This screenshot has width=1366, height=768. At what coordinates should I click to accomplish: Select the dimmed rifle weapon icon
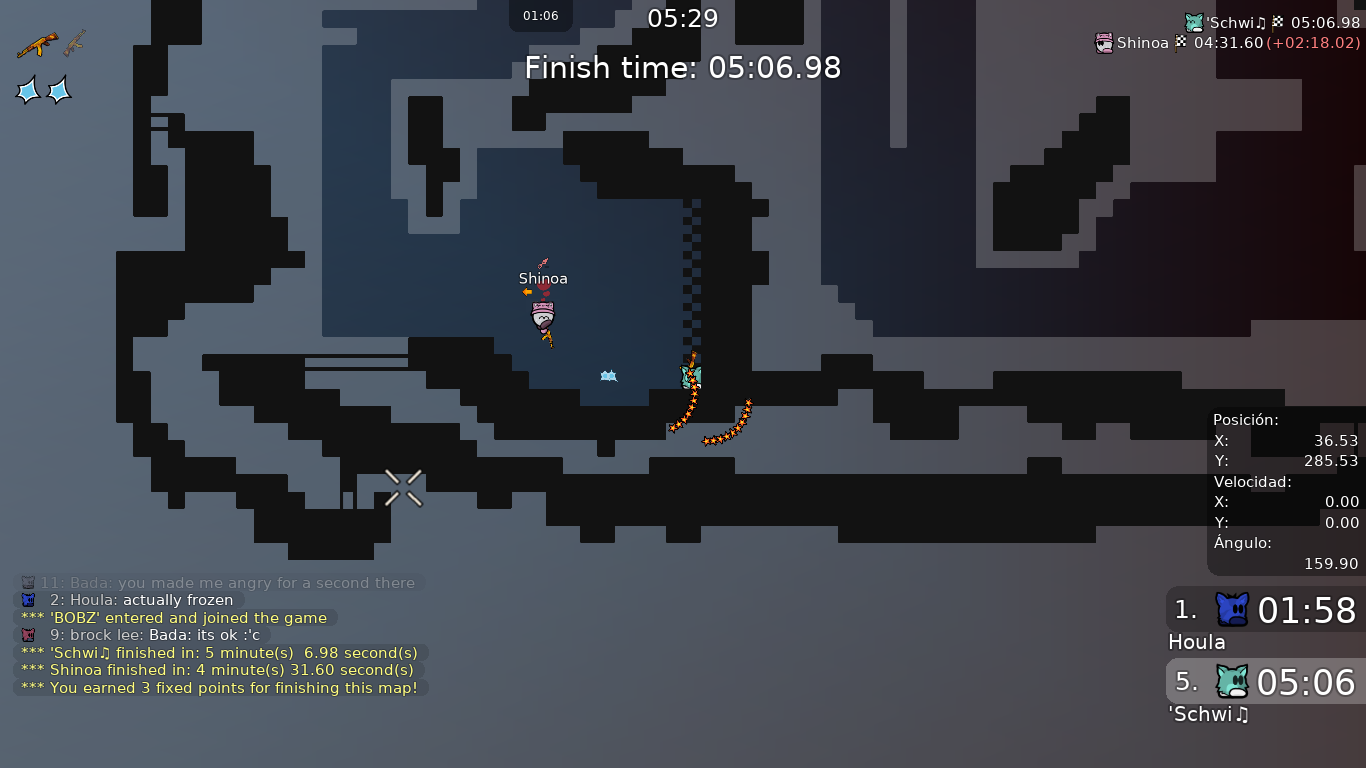pyautogui.click(x=75, y=43)
